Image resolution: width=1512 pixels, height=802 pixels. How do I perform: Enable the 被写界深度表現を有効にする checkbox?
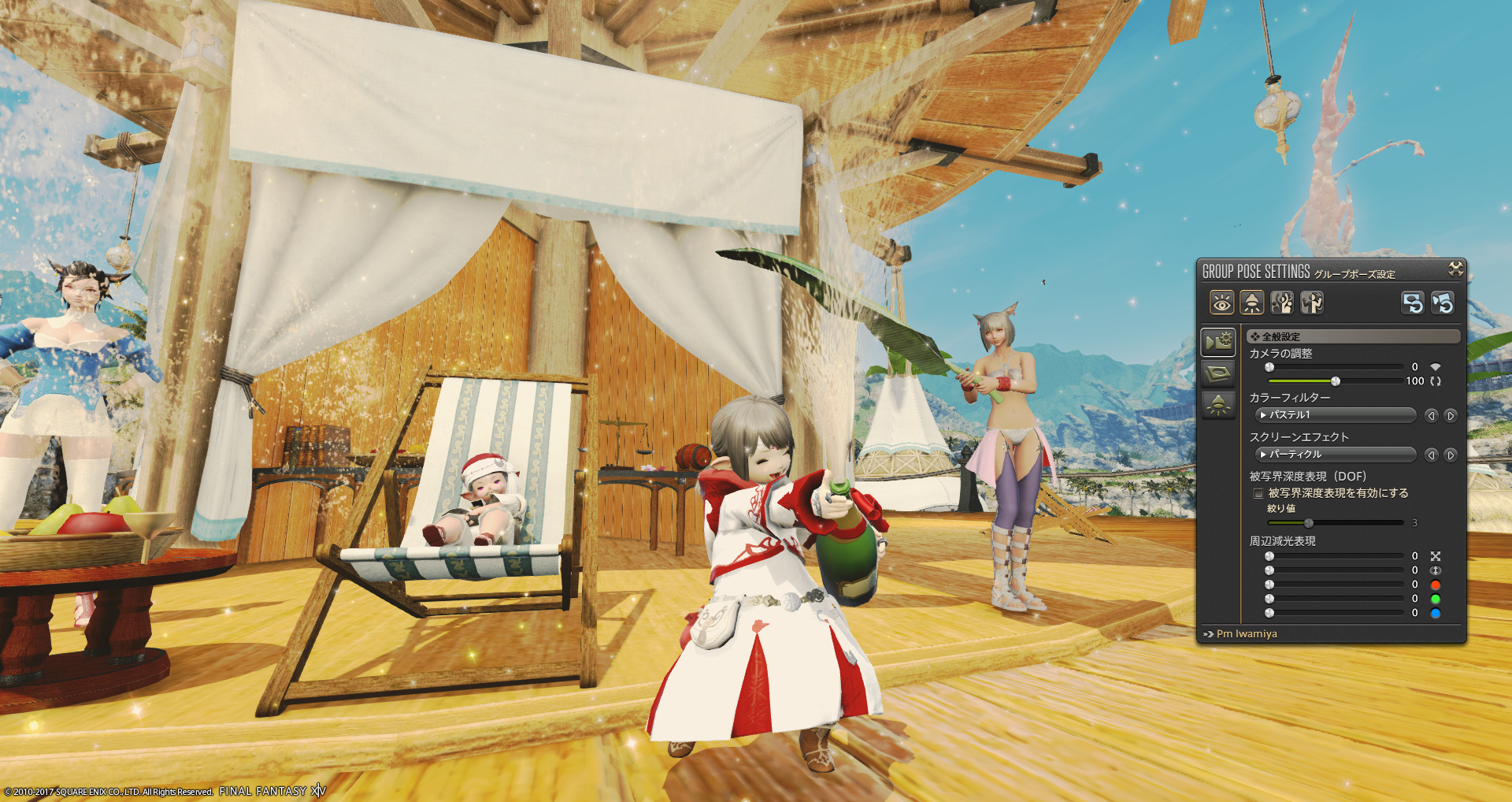point(1258,493)
